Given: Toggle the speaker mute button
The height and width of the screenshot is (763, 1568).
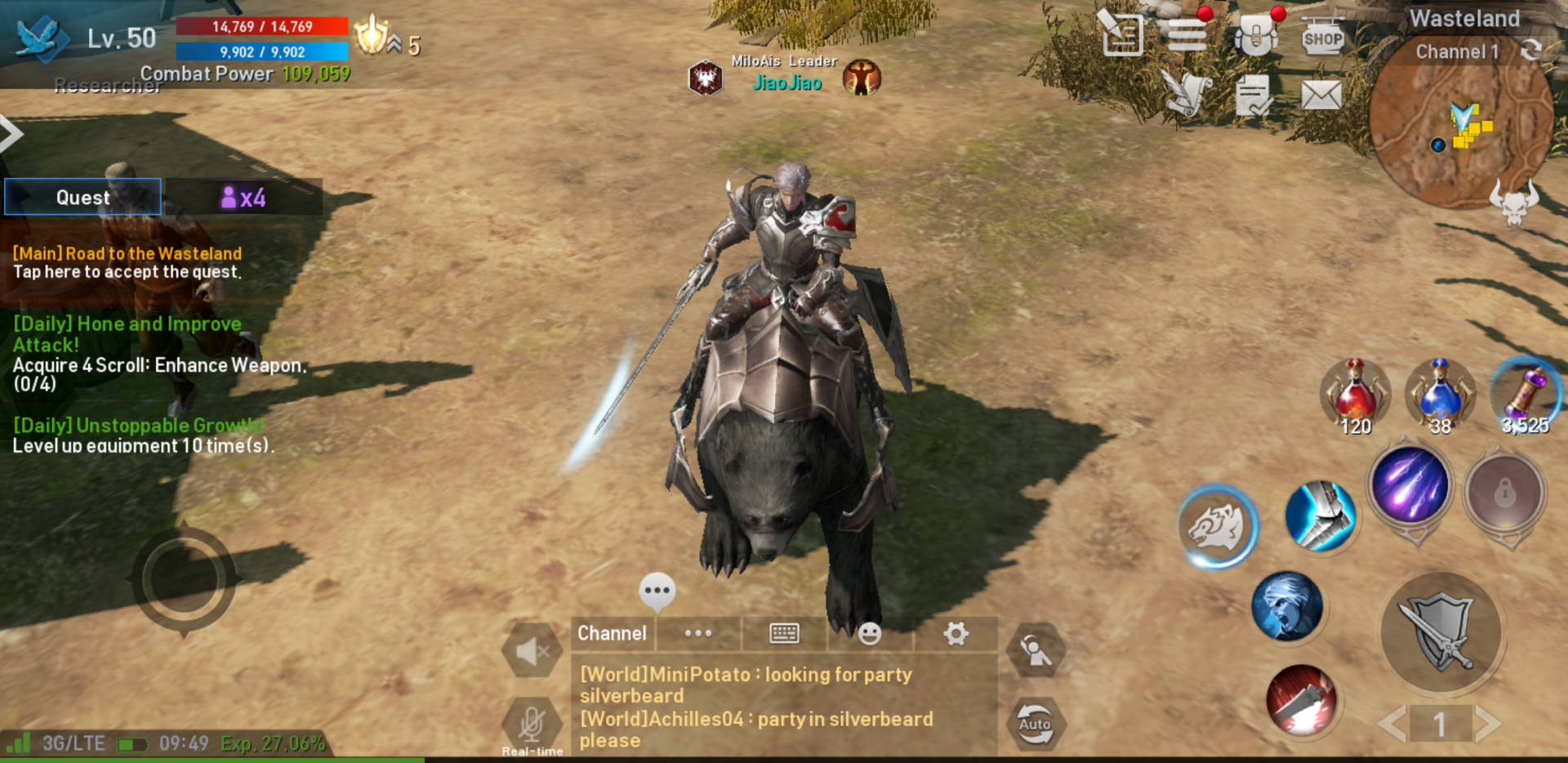Looking at the screenshot, I should [x=532, y=651].
